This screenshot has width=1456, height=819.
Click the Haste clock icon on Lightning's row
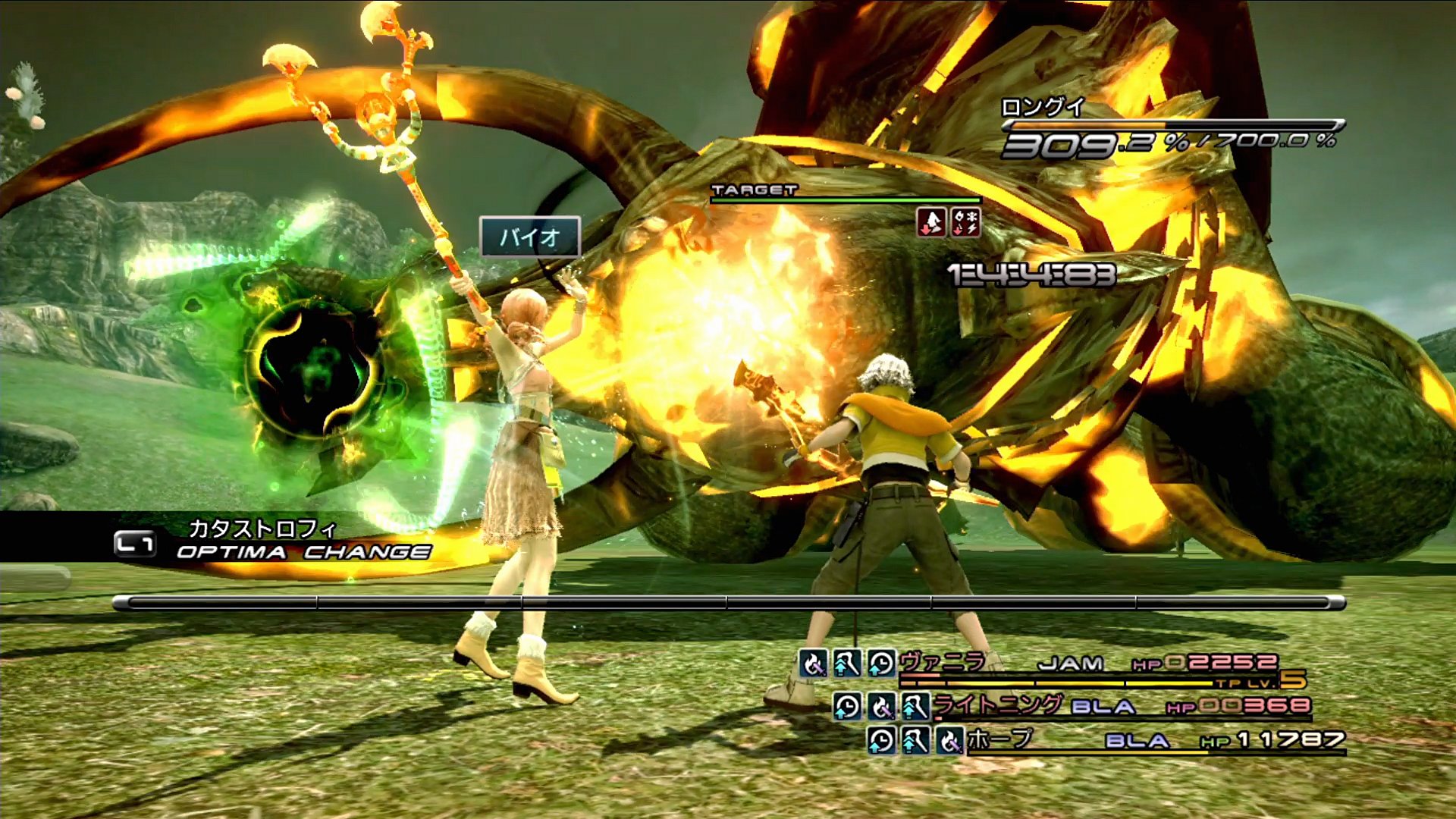847,707
